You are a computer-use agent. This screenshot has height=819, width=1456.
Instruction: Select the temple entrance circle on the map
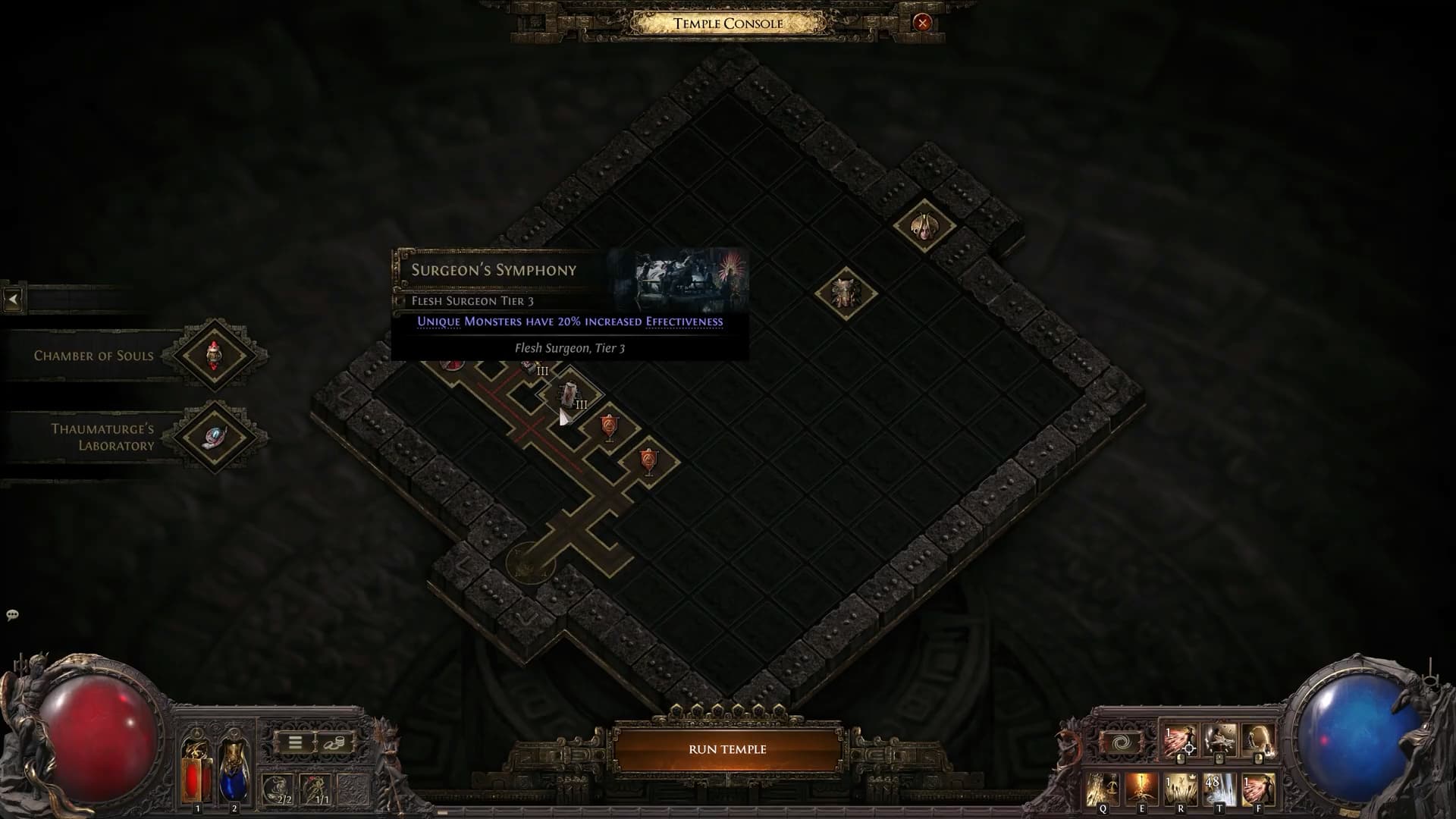click(x=529, y=563)
